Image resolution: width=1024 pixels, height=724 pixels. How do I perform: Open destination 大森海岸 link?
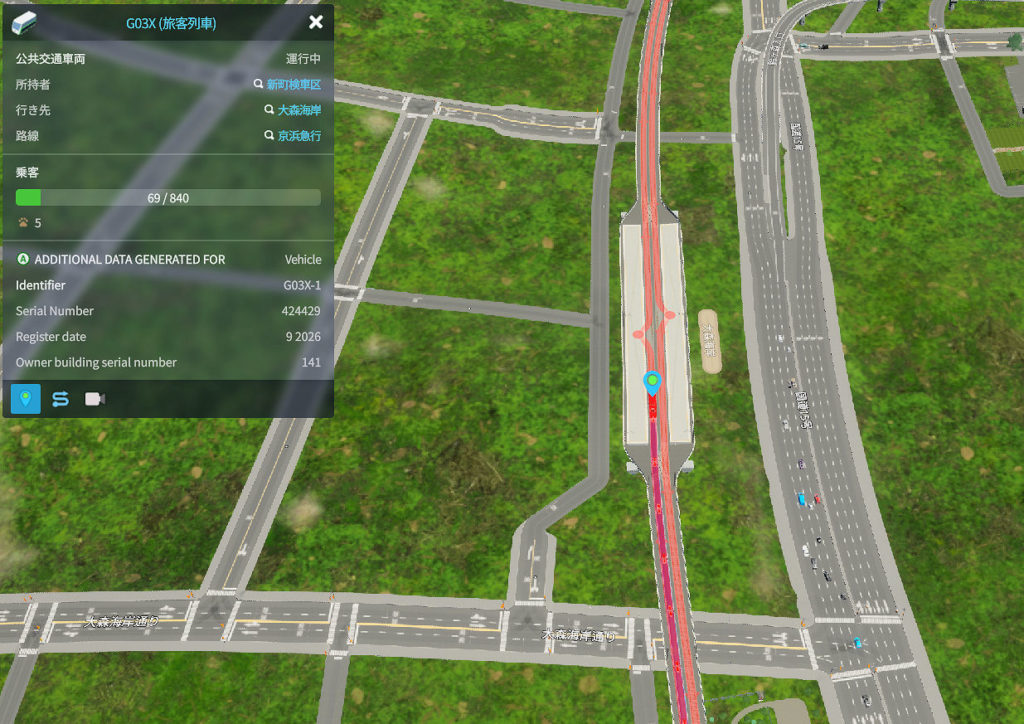click(x=299, y=110)
